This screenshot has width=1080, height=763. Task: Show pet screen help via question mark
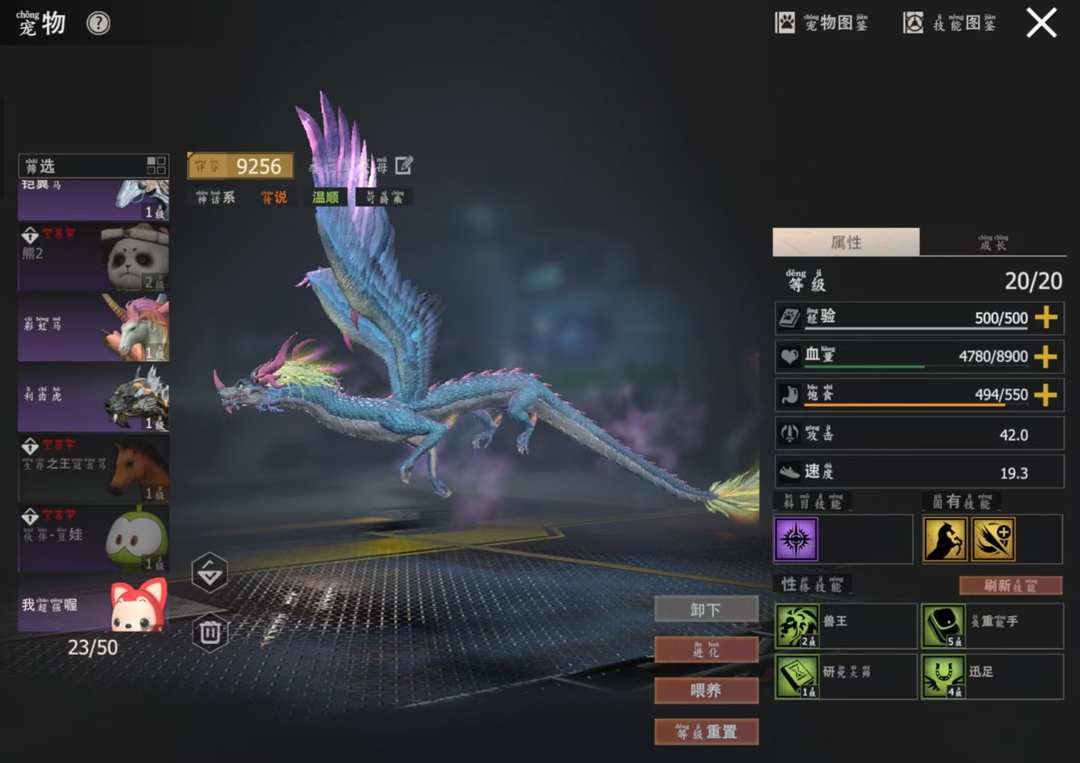point(98,24)
